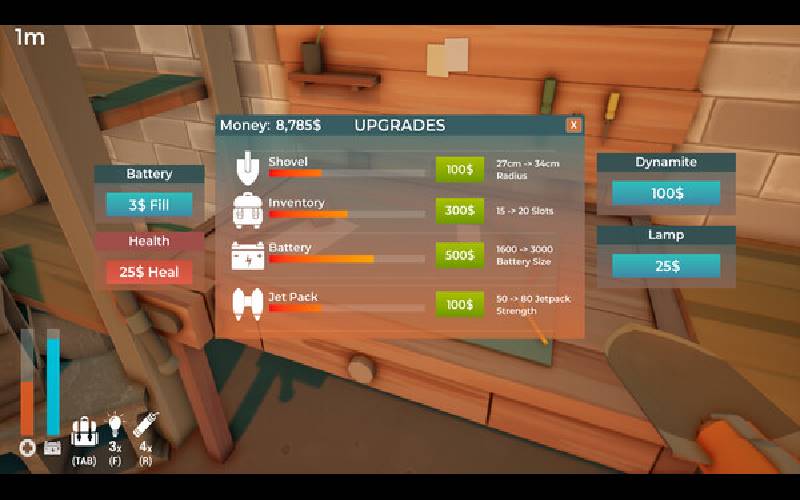Purchase a Lamp for 25$
Screen dimensions: 800x500
click(665, 266)
